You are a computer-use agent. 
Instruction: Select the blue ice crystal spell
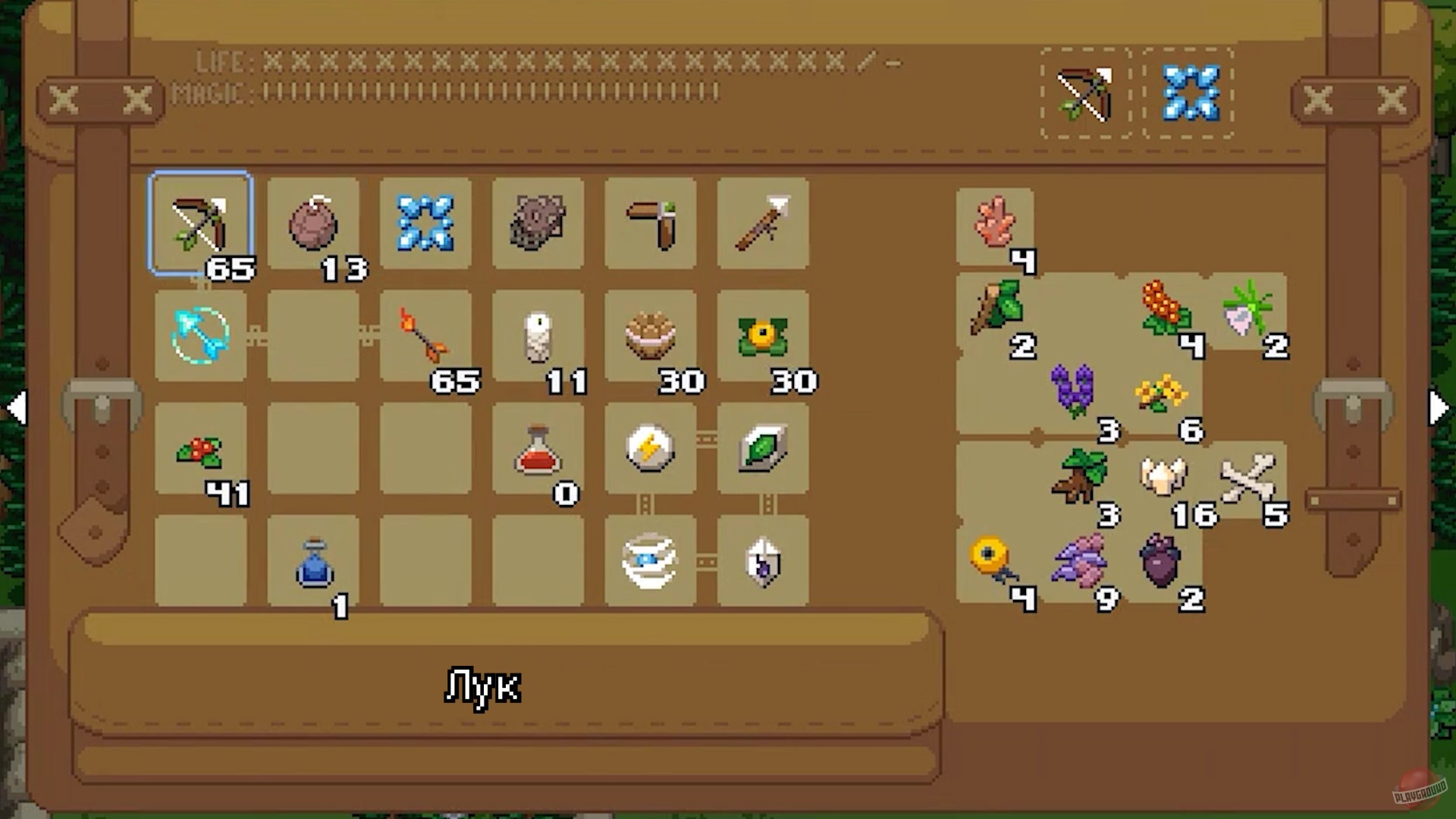click(425, 224)
